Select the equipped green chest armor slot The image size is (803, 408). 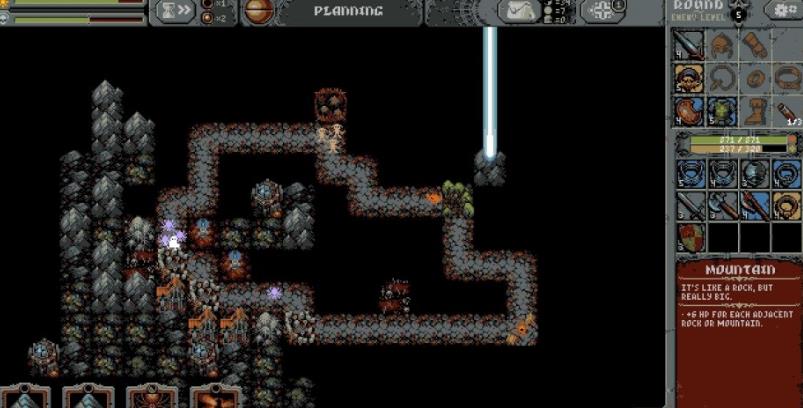(x=720, y=110)
